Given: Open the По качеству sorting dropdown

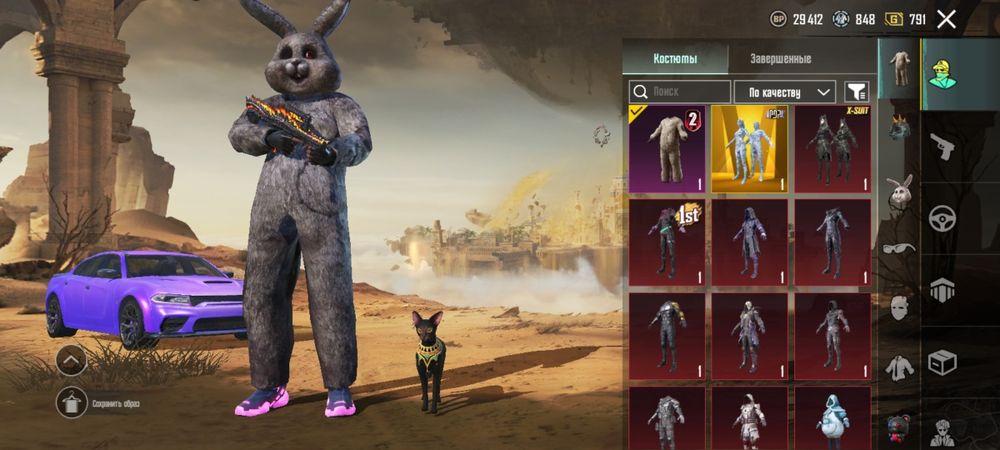Looking at the screenshot, I should 785,91.
